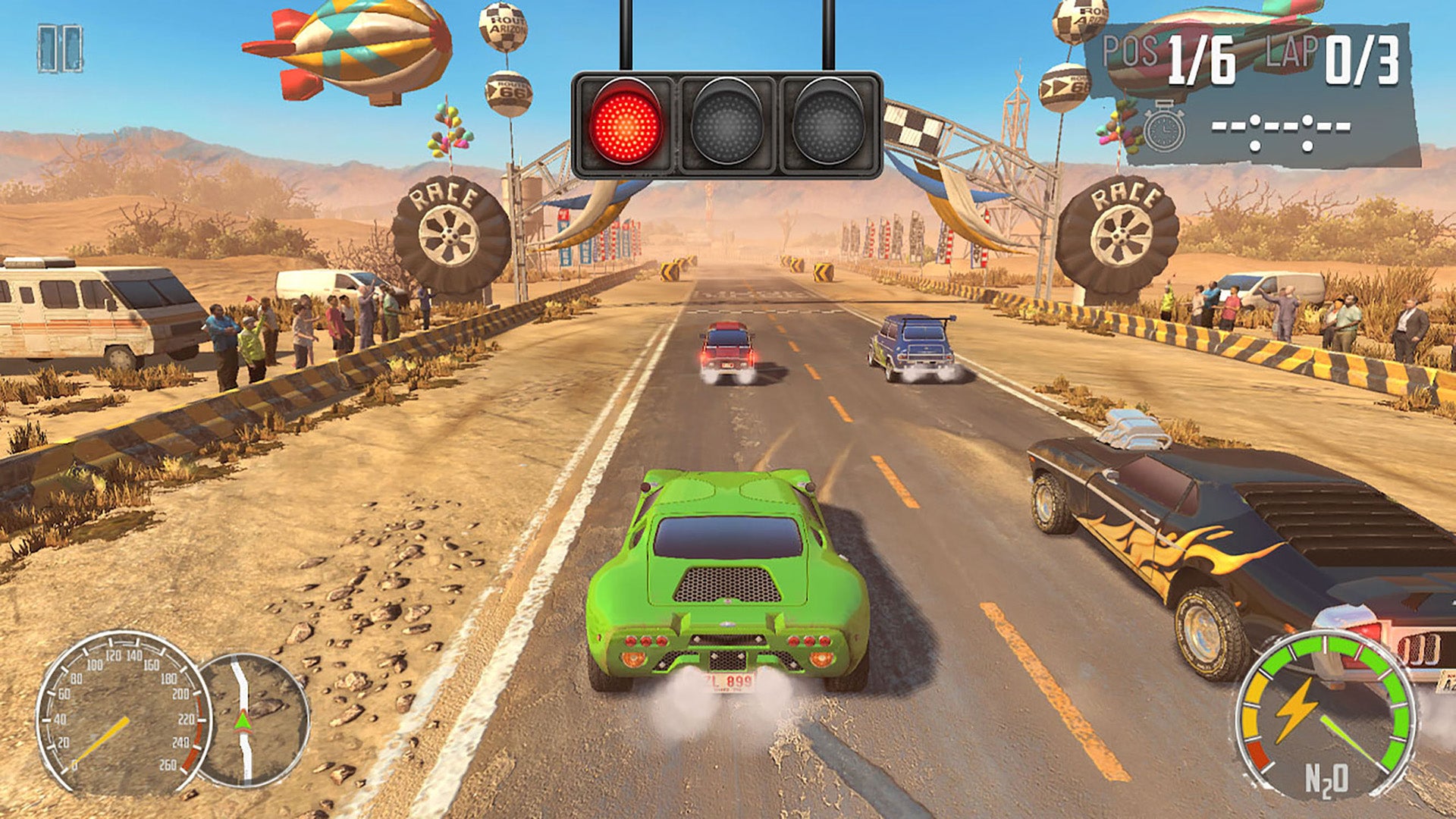Tap the middle unlit traffic light
Screen dimensions: 1456x819
point(728,121)
